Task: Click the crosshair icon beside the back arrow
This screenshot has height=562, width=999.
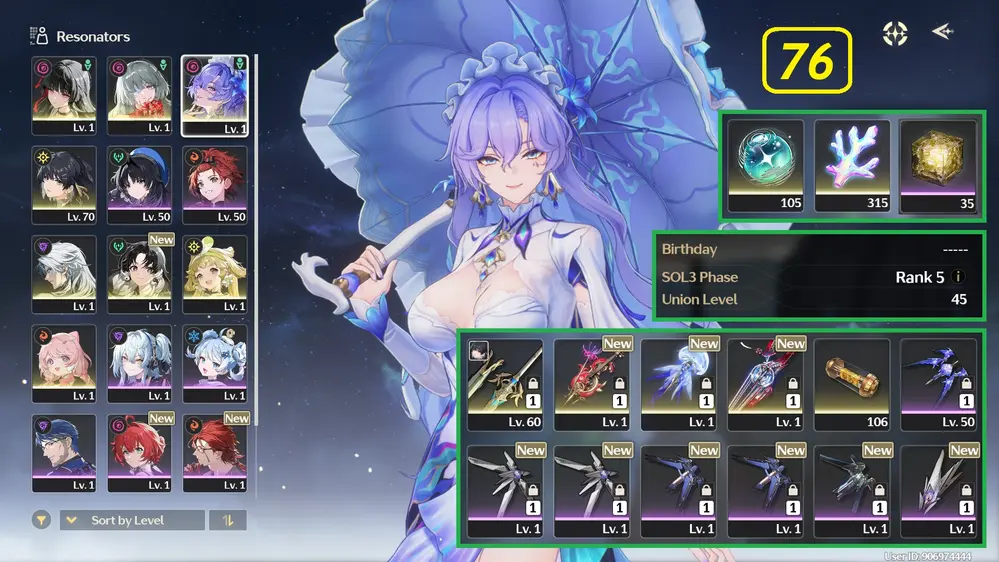Action: (895, 33)
